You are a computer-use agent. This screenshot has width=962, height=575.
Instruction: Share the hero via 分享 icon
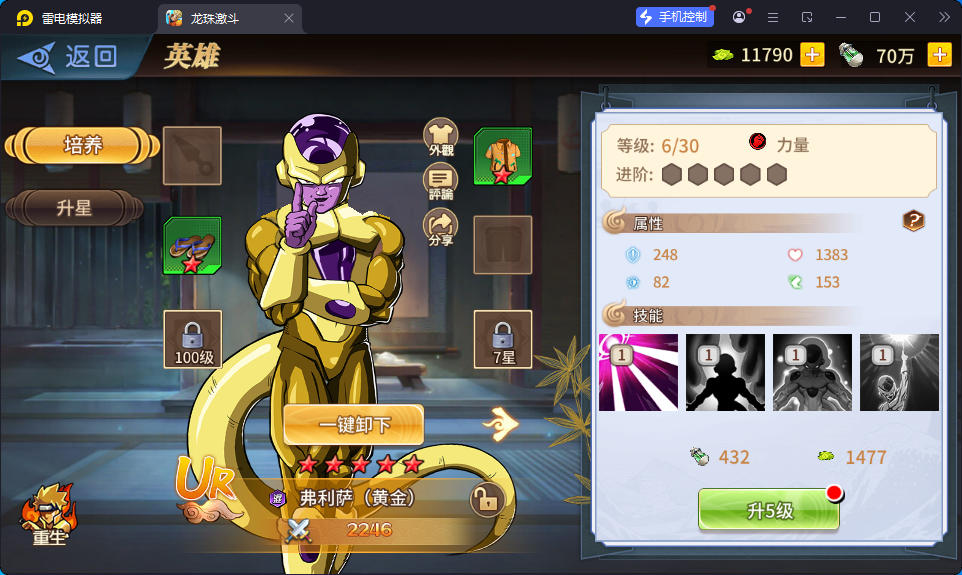(441, 227)
